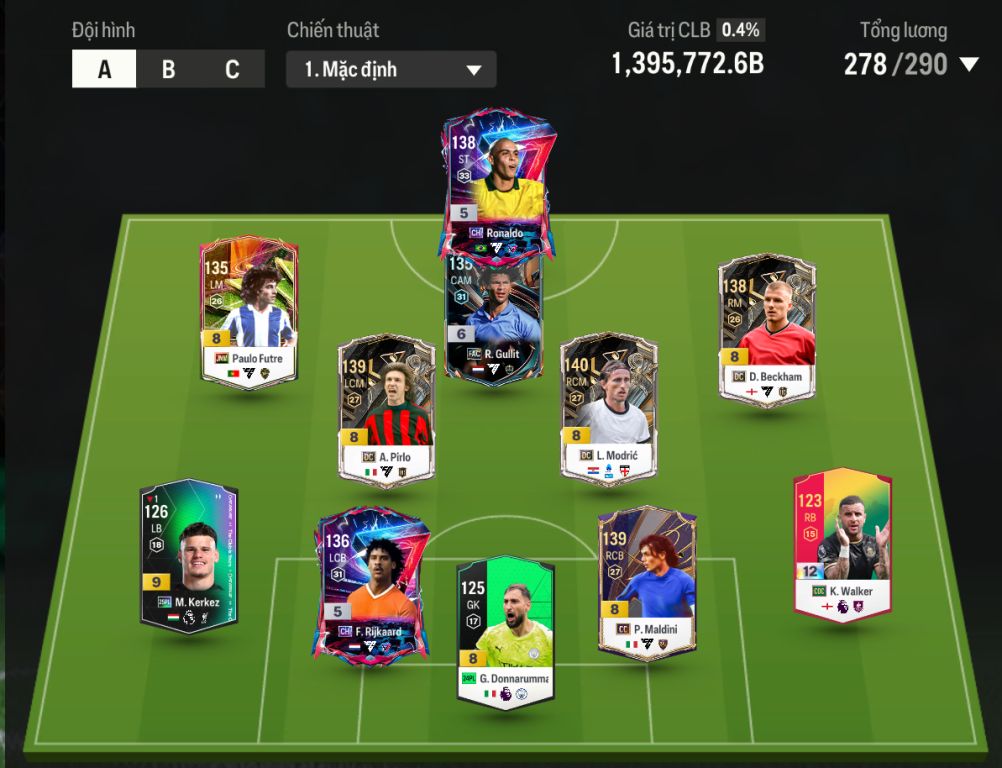Open the Mặc định tactics dropdown
Image resolution: width=1002 pixels, height=768 pixels.
(391, 70)
